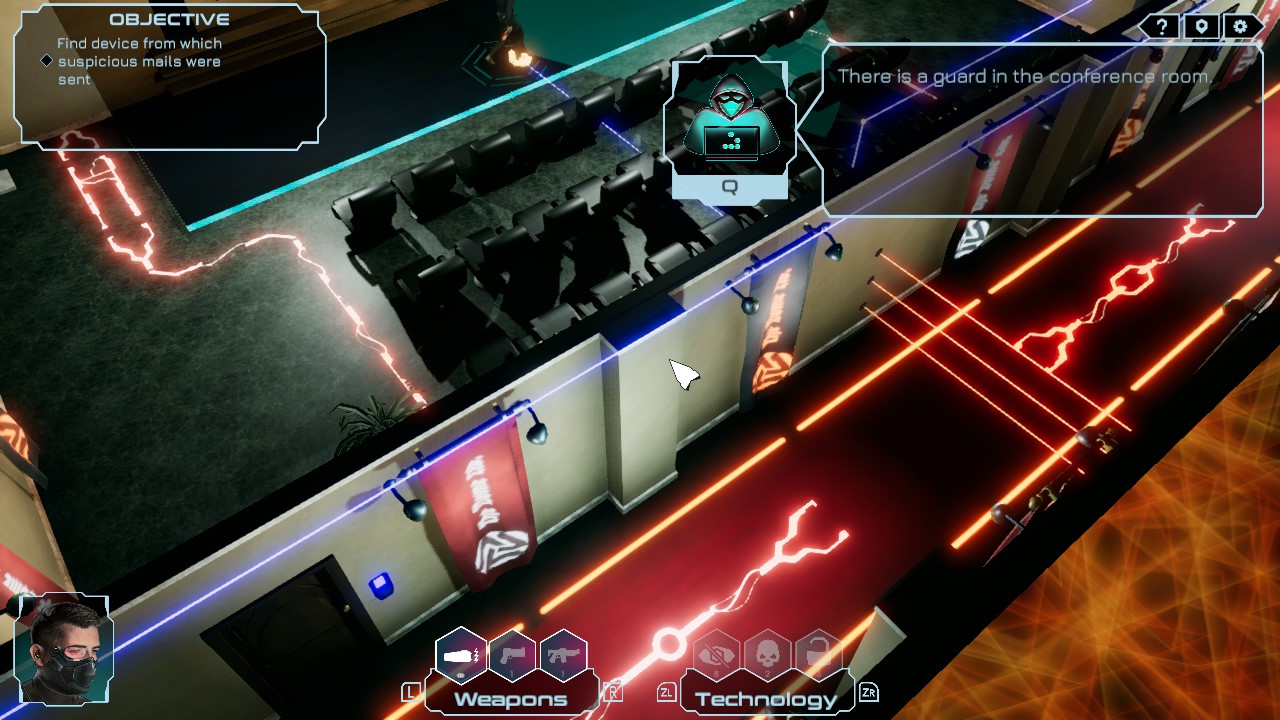Select the stun baton weapon icon
The image size is (1280, 720).
pyautogui.click(x=460, y=653)
